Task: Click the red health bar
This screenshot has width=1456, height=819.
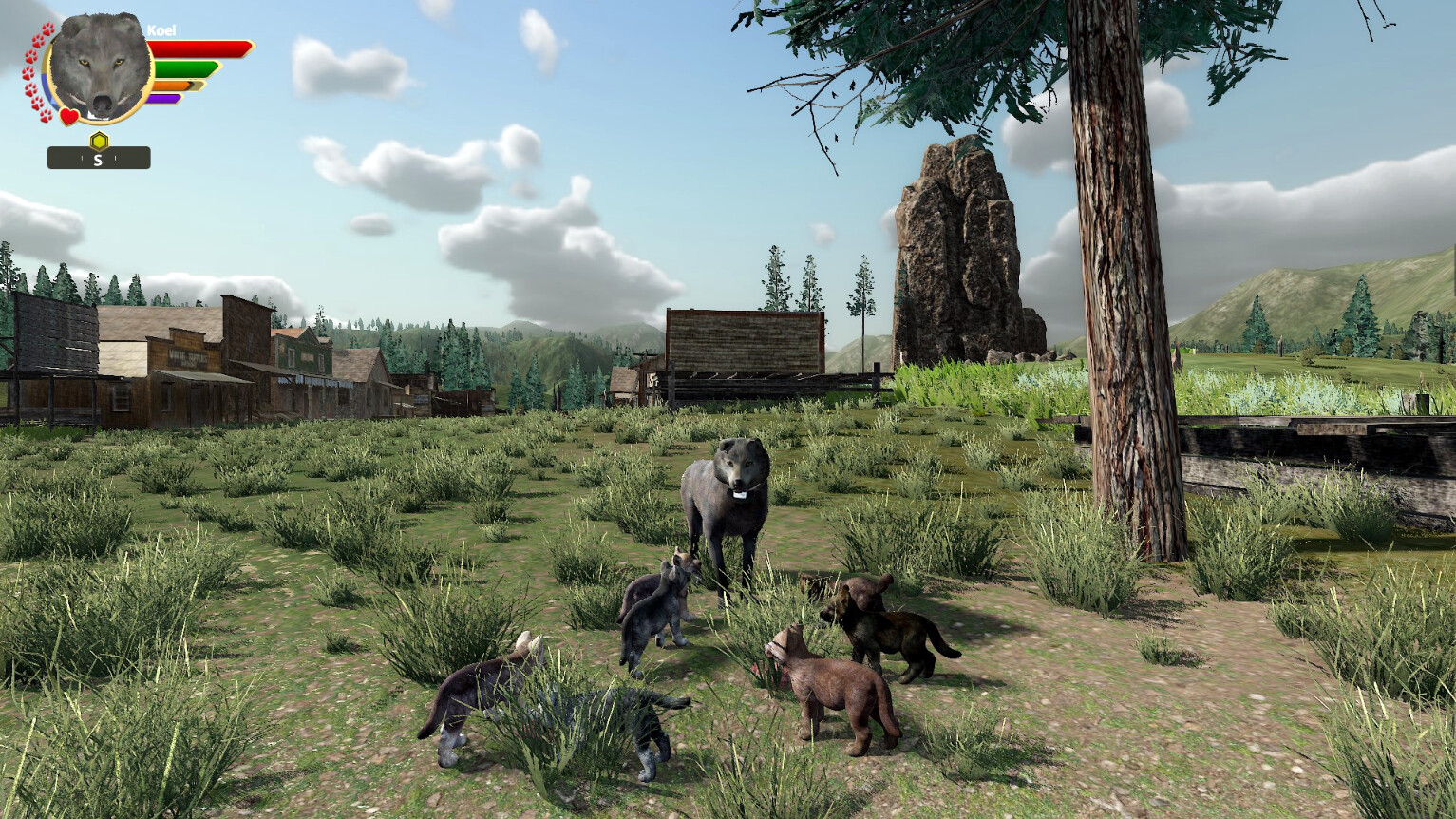Action: click(x=199, y=47)
